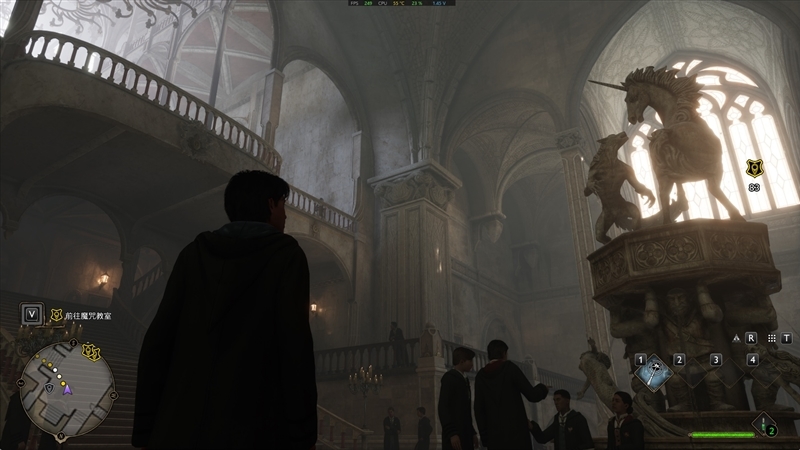Open the circular minimap
The image size is (800, 450).
click(x=66, y=389)
